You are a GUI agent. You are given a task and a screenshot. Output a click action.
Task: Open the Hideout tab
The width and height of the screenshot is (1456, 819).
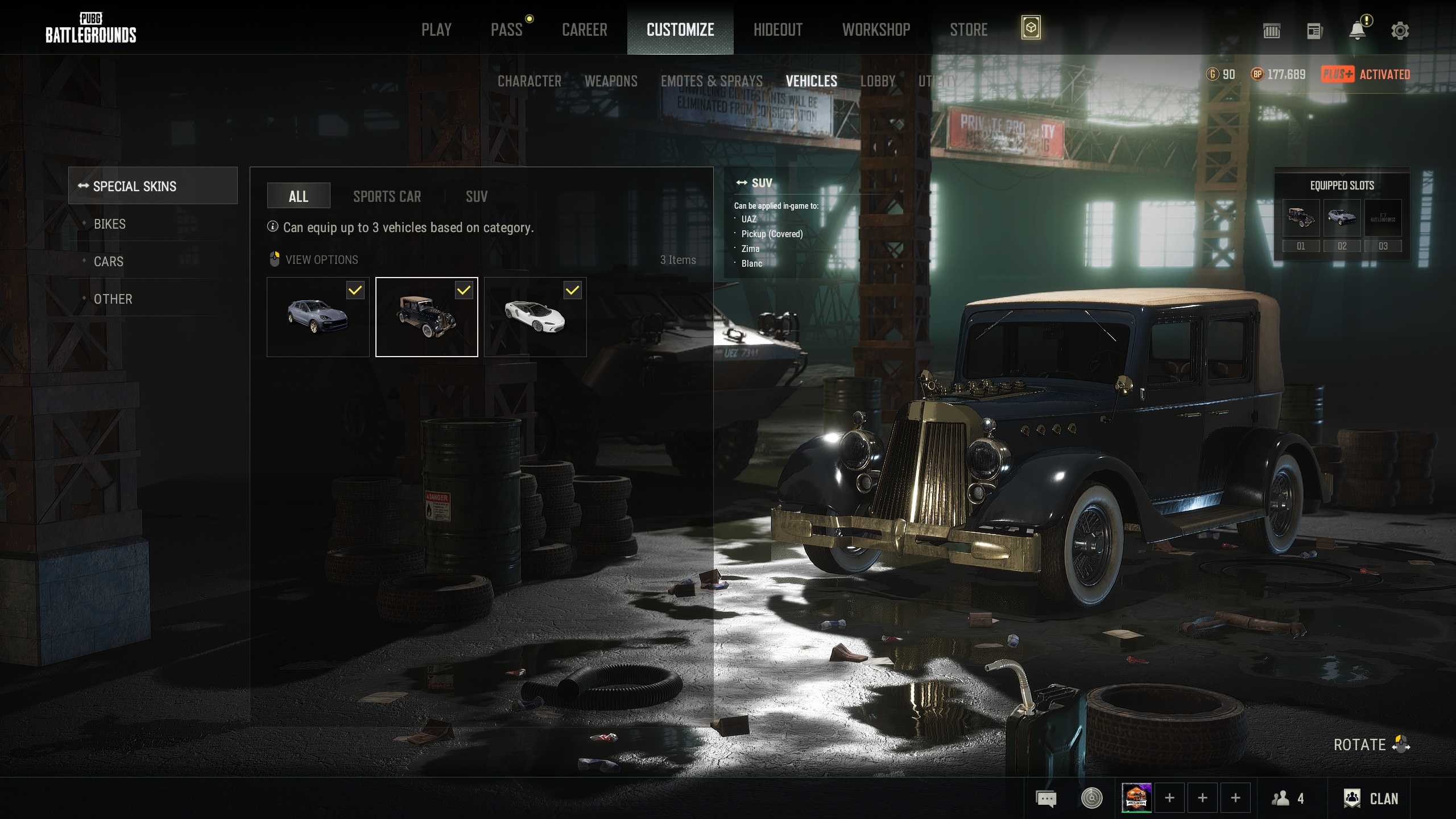(x=777, y=30)
